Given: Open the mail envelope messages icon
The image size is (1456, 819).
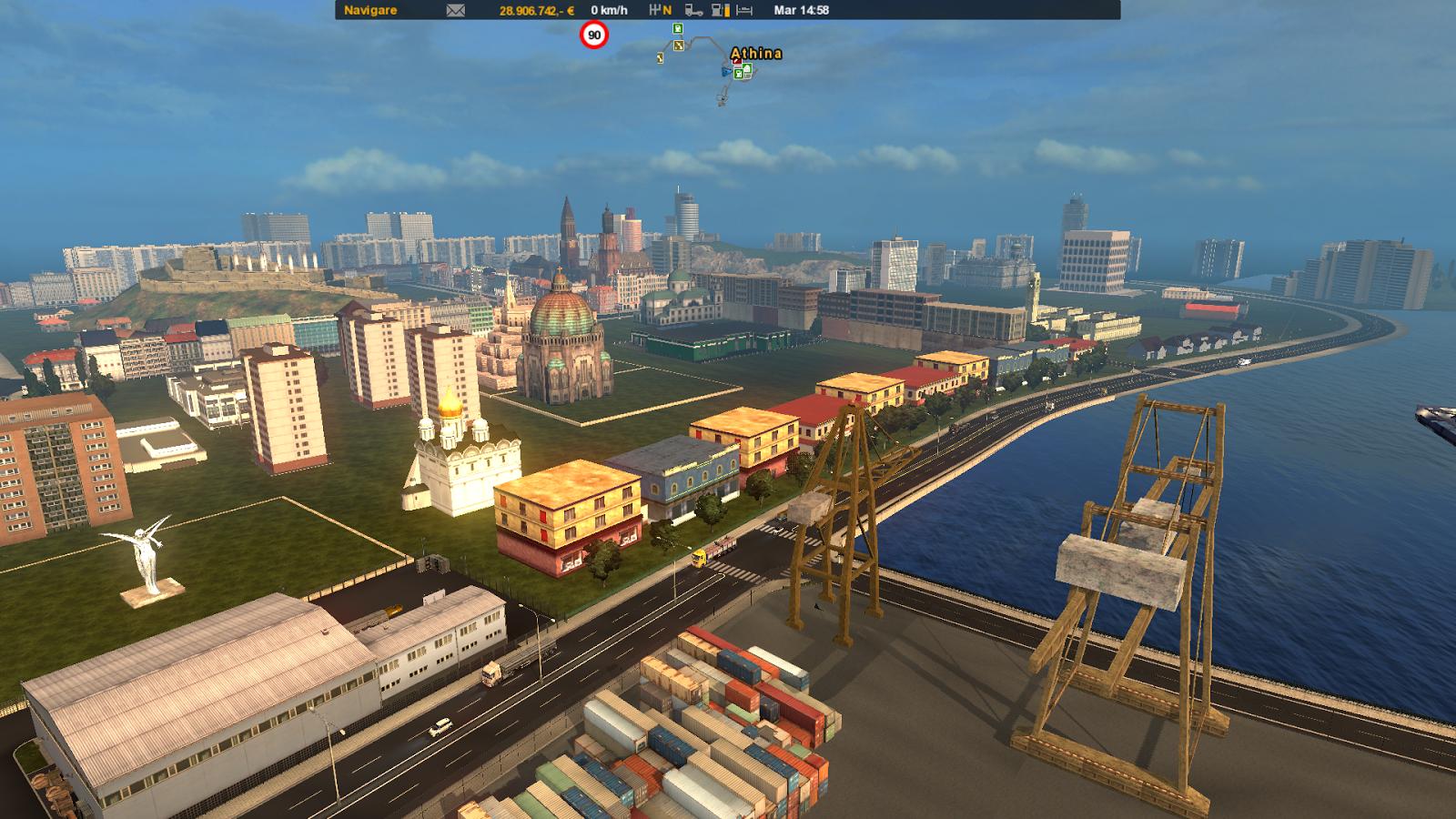Looking at the screenshot, I should tap(455, 10).
